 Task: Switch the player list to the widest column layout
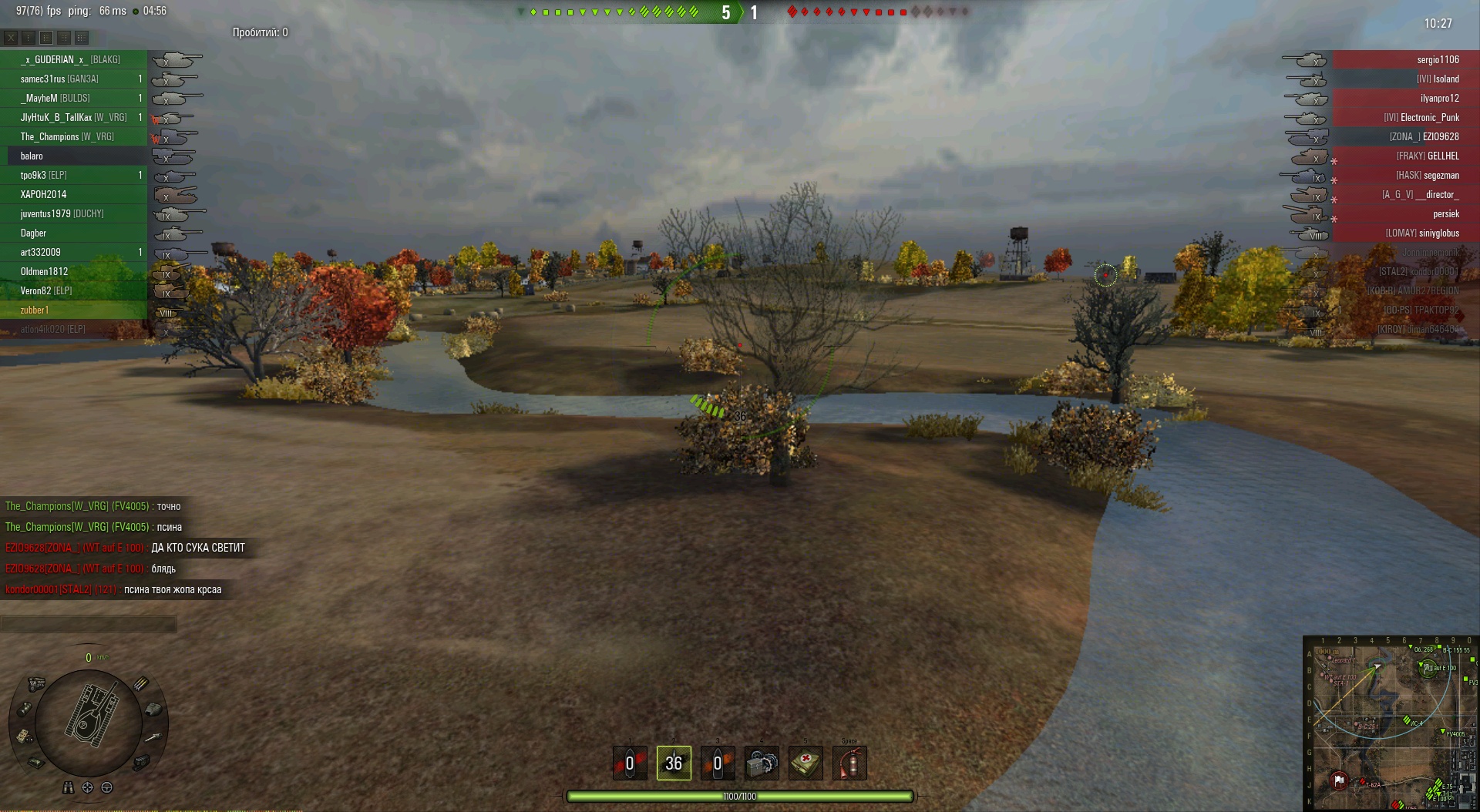coord(82,37)
